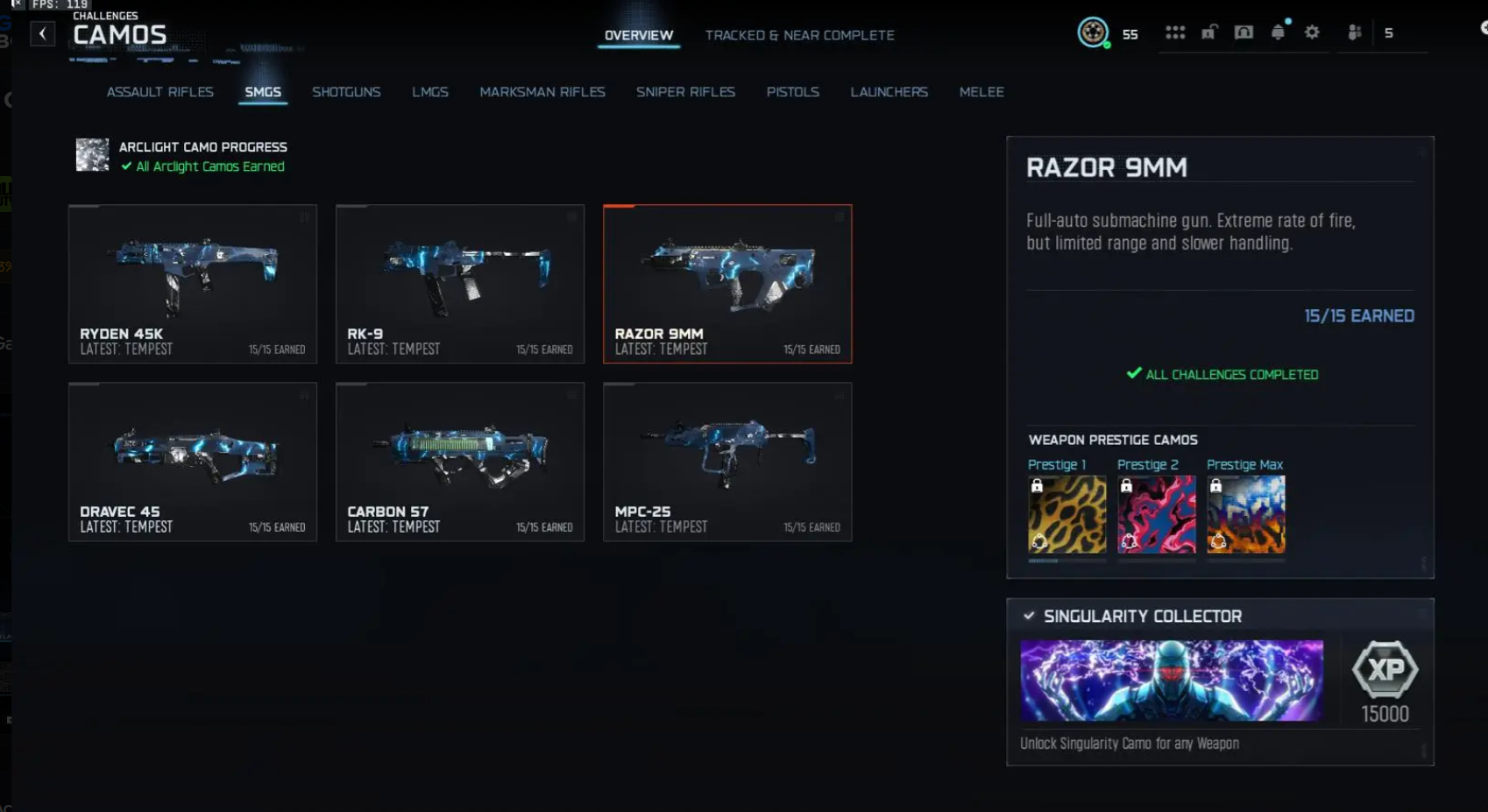Expand the Tracked & Near Complete section
Viewport: 1488px width, 812px height.
(799, 35)
